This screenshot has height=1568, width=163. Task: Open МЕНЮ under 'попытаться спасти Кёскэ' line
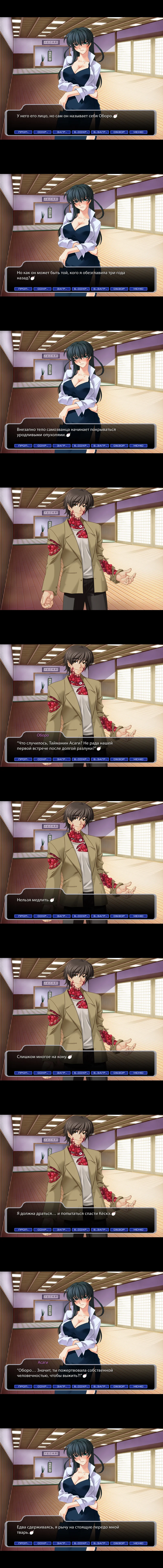point(138,1230)
